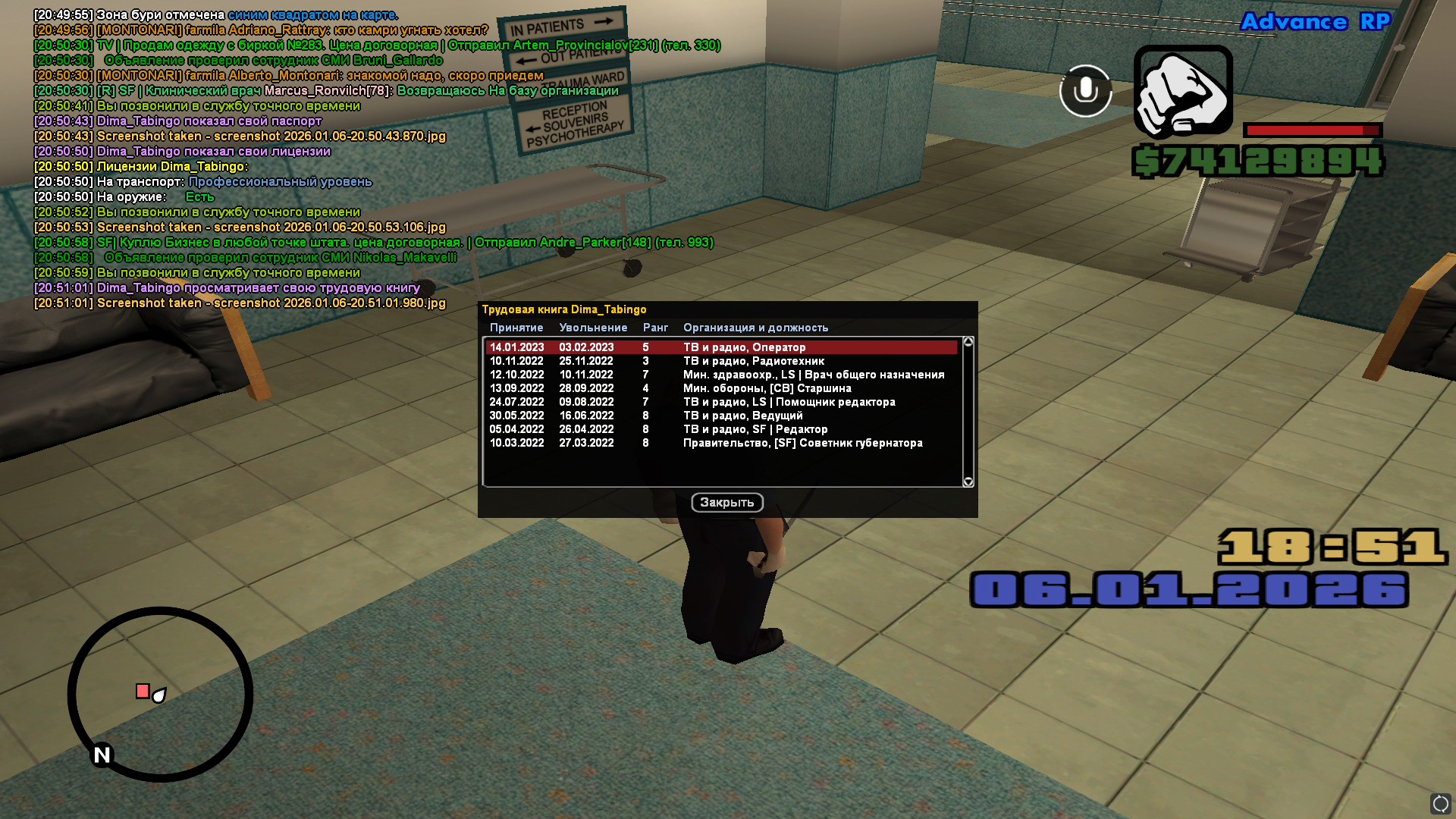Viewport: 1456px width, 819px height.
Task: Select the ТВ и радио, Радиотехник row
Action: click(720, 361)
